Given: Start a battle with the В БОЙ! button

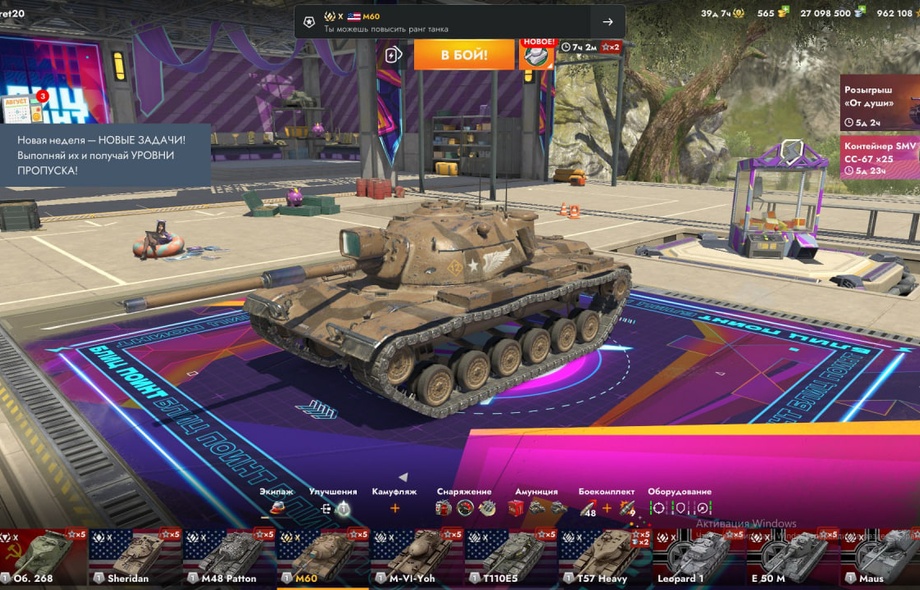Looking at the screenshot, I should [463, 54].
